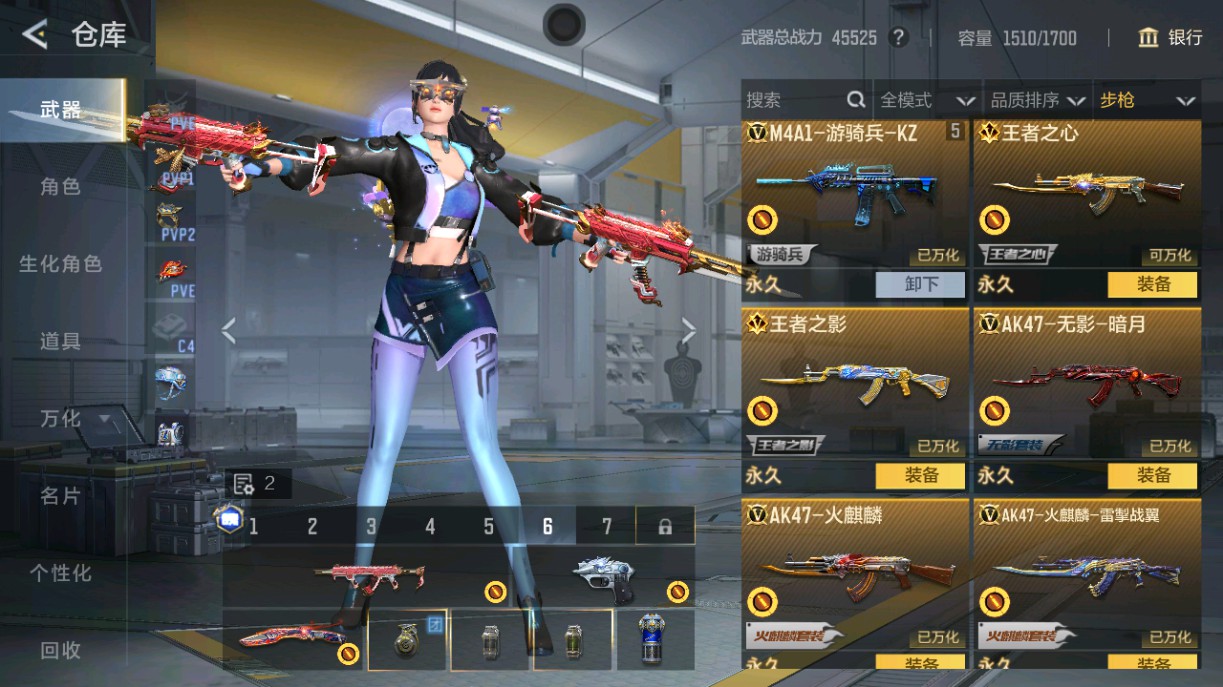Equip the AK47-无影-暗月 rifle
Image resolution: width=1223 pixels, height=687 pixels.
pos(1152,475)
